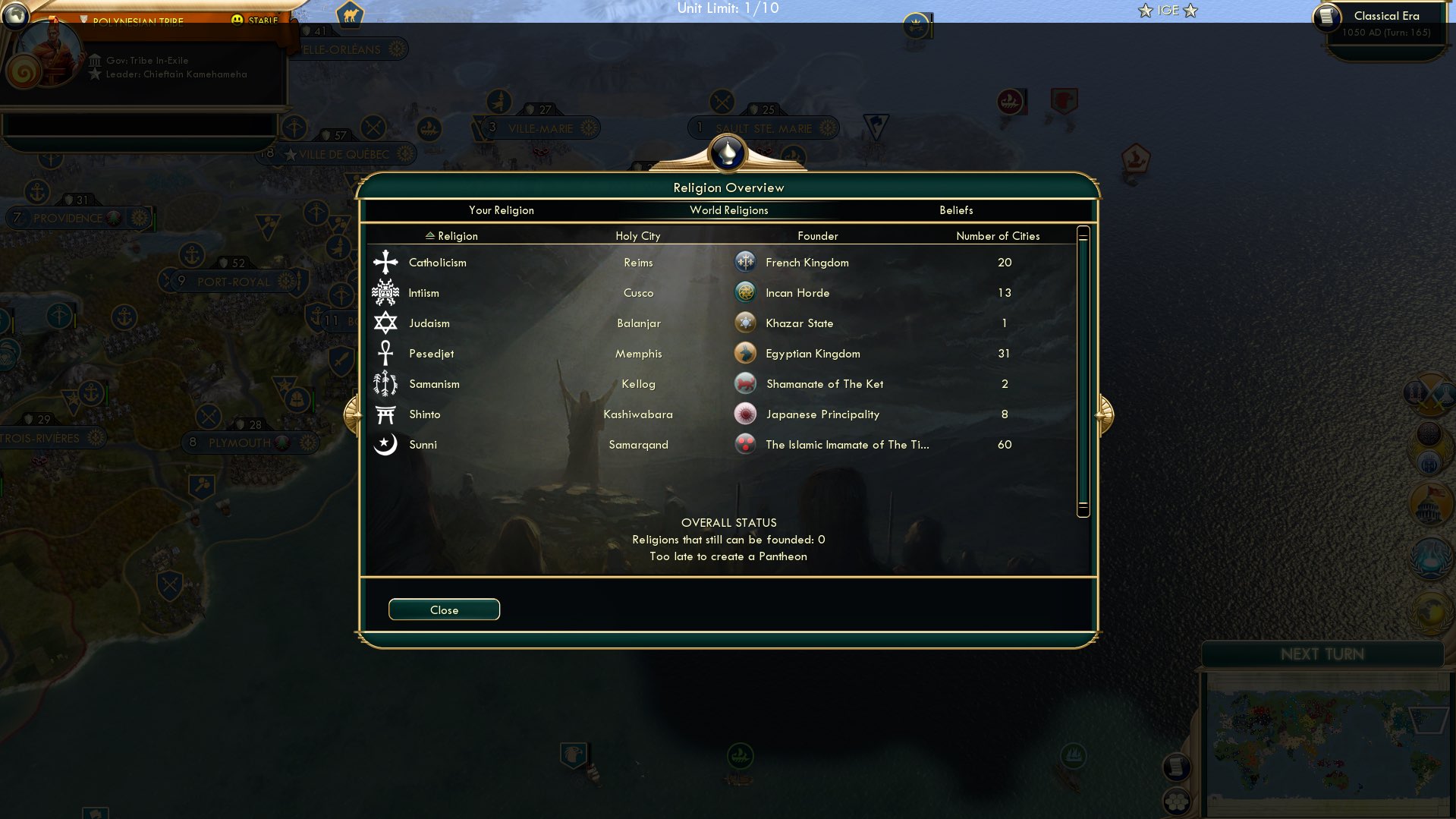Image resolution: width=1456 pixels, height=819 pixels.
Task: Click the Next Turn button
Action: 1323,654
